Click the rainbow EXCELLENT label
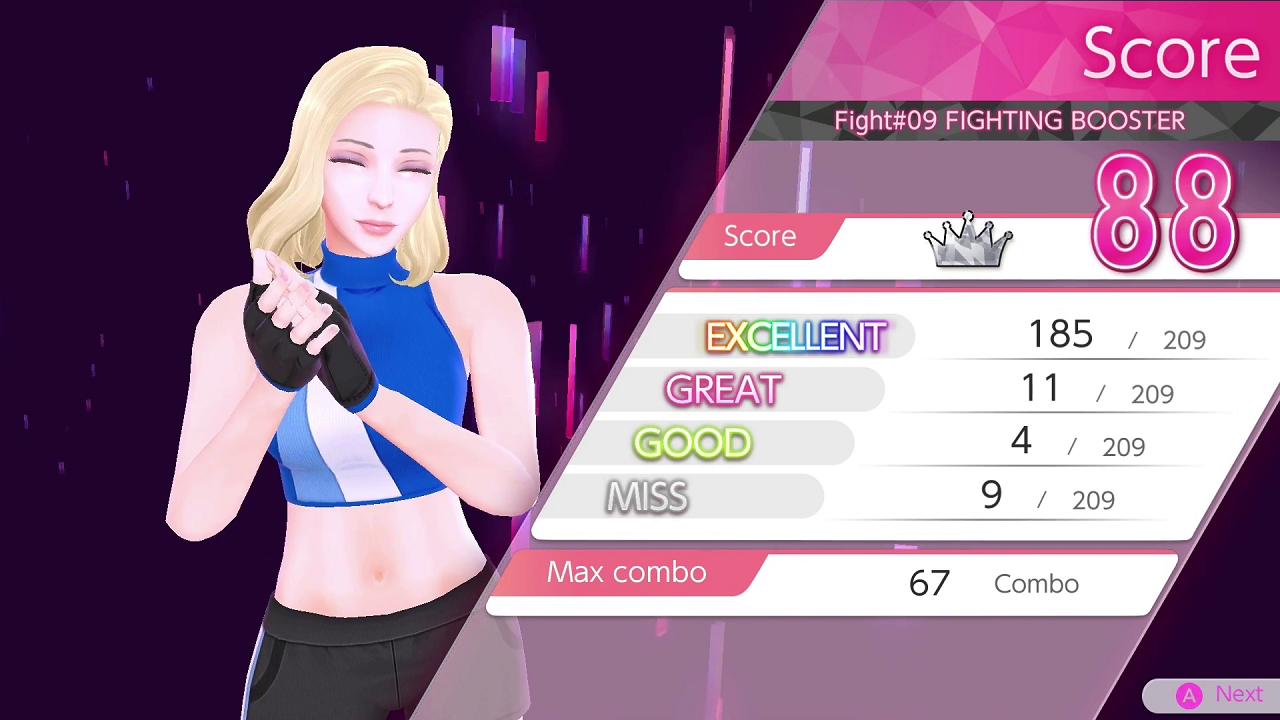This screenshot has width=1280, height=720. 796,337
